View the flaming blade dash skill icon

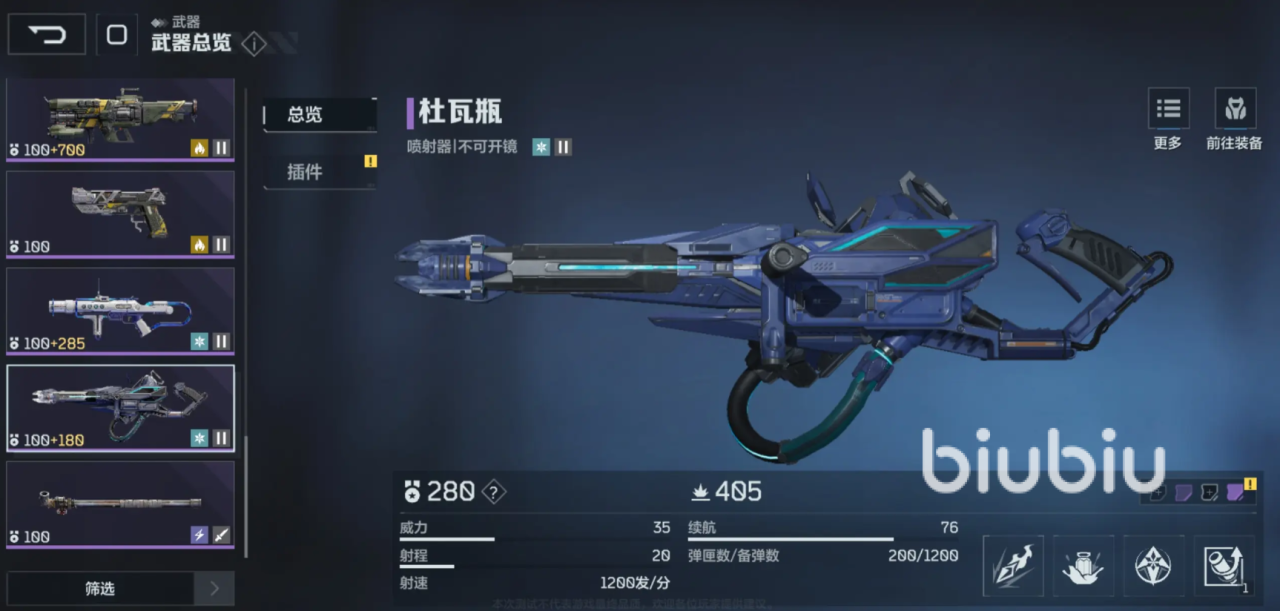click(1013, 566)
